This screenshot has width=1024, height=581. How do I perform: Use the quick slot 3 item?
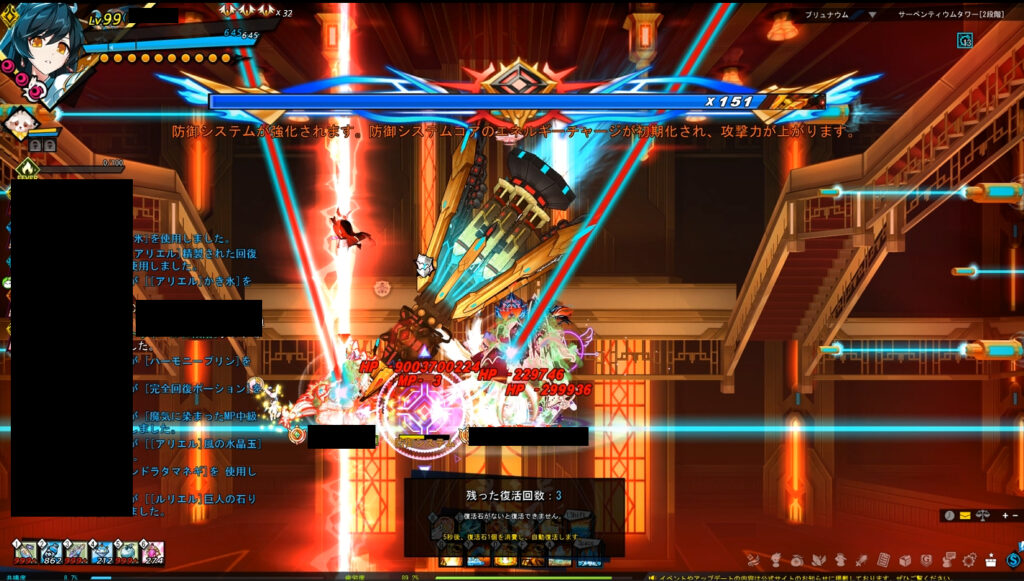tap(76, 552)
